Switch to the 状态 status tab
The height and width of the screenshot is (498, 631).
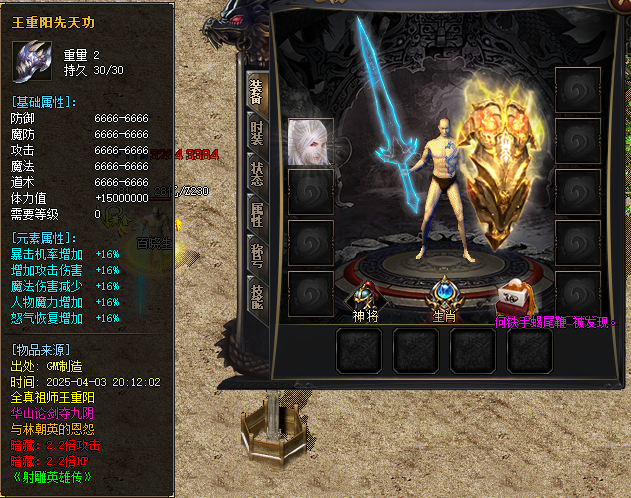[x=256, y=174]
